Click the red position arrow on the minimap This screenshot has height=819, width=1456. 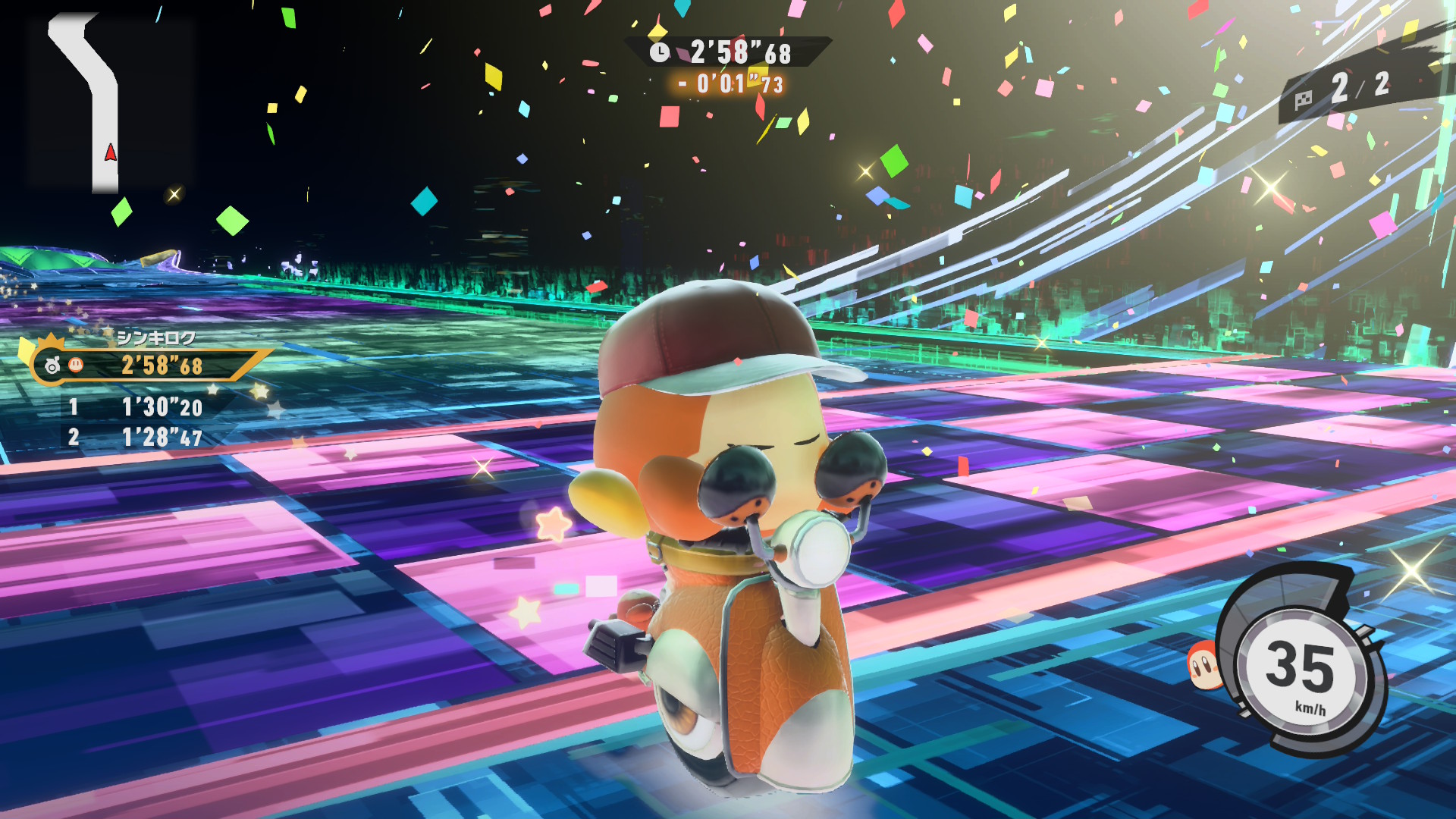[110, 152]
